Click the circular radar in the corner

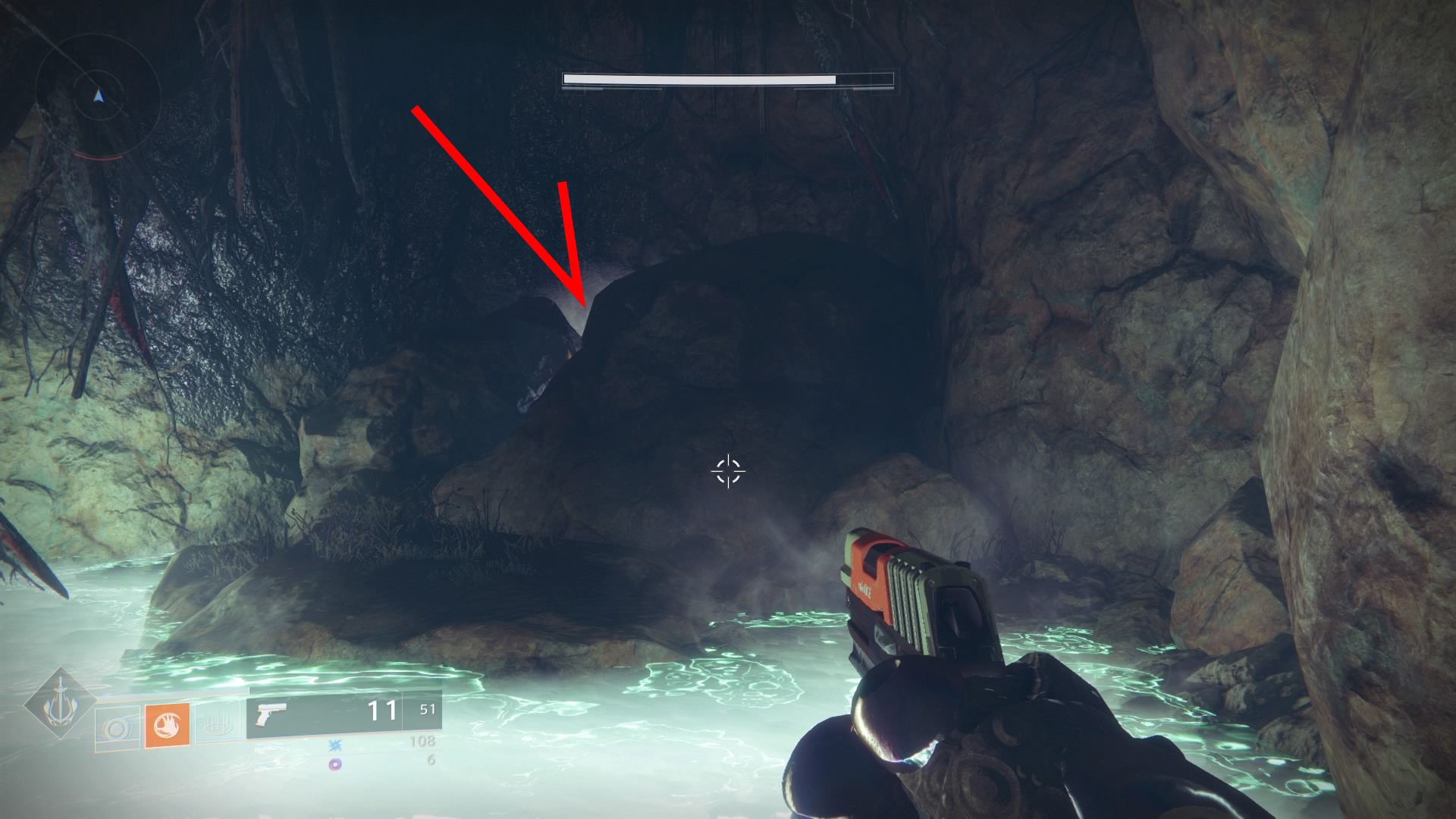pyautogui.click(x=98, y=96)
